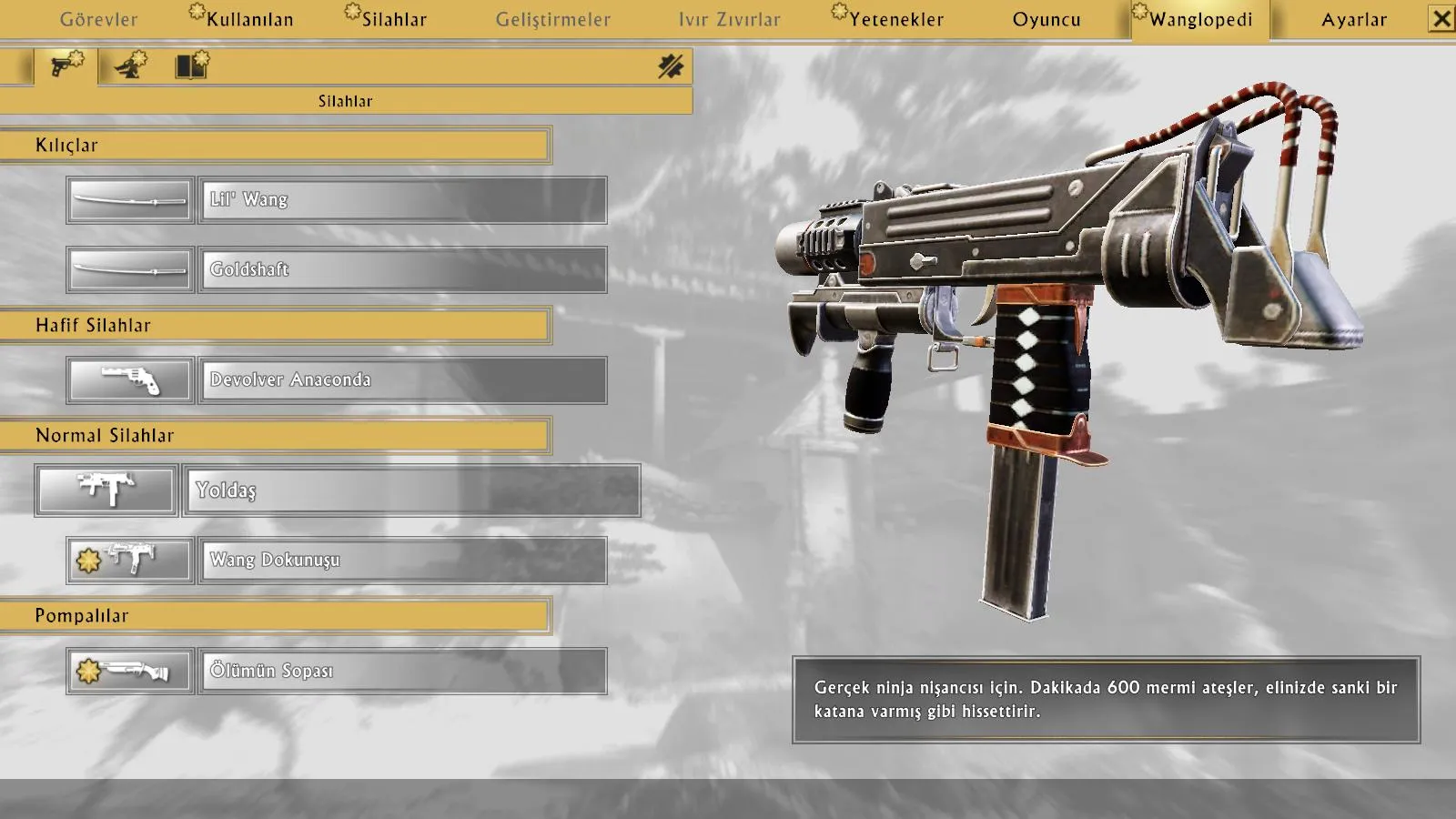The height and width of the screenshot is (819, 1456).
Task: Pick the Devolver Anaconda revolver
Action: (402, 379)
